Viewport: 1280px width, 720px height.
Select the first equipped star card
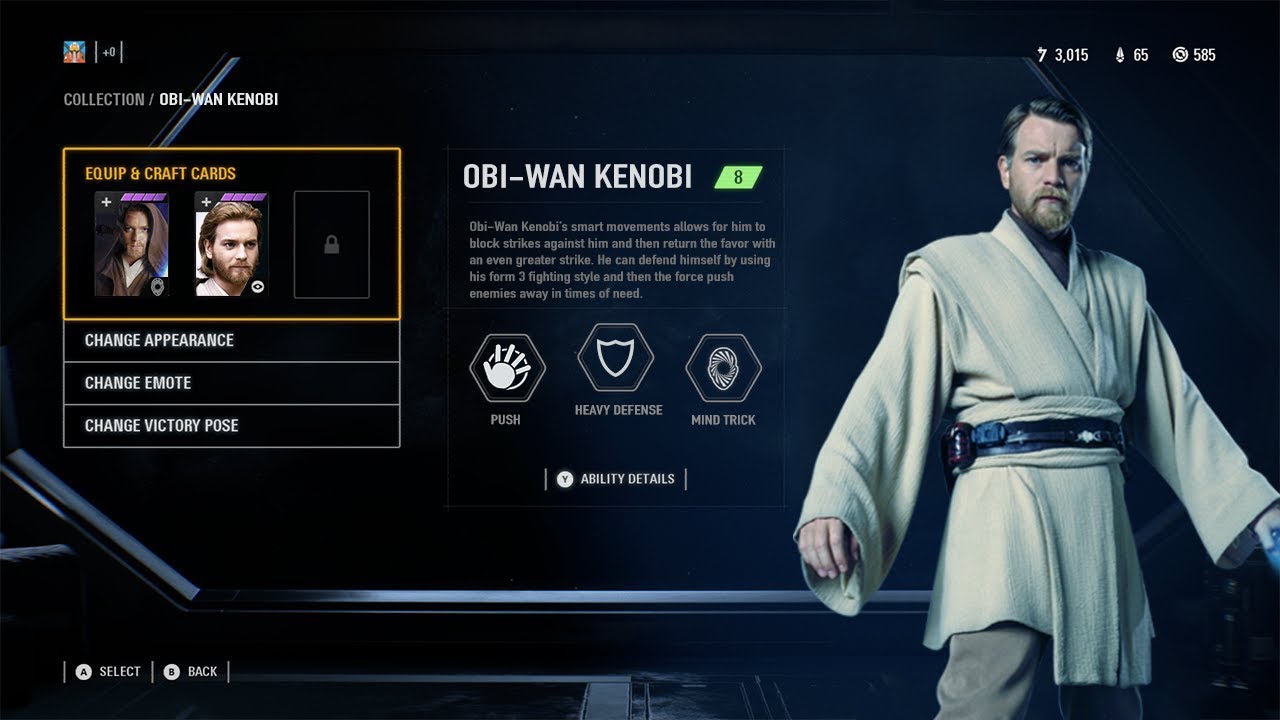[x=131, y=243]
